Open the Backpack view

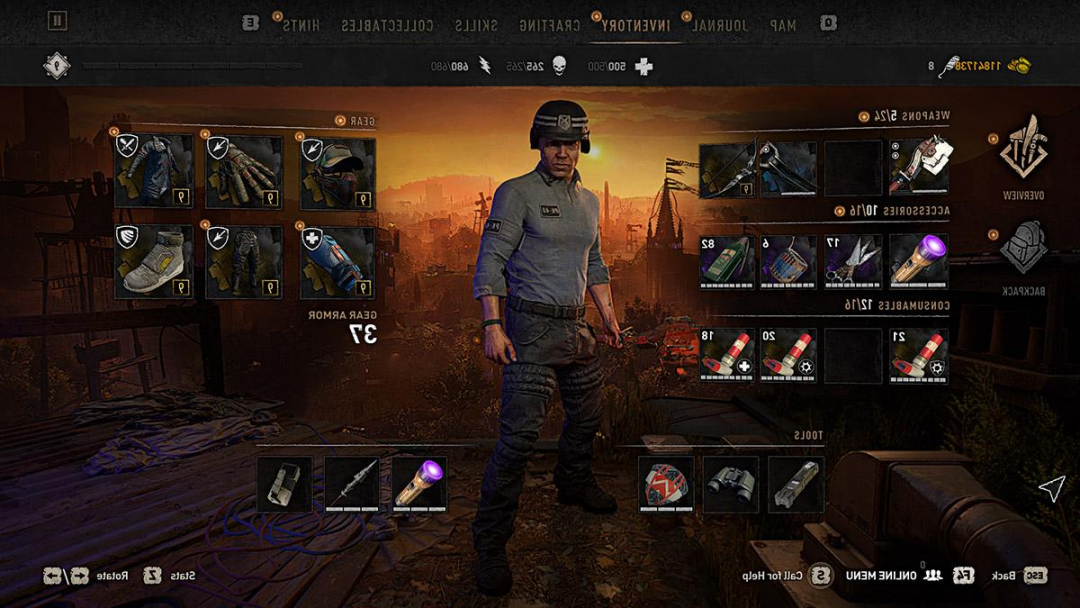[1022, 248]
